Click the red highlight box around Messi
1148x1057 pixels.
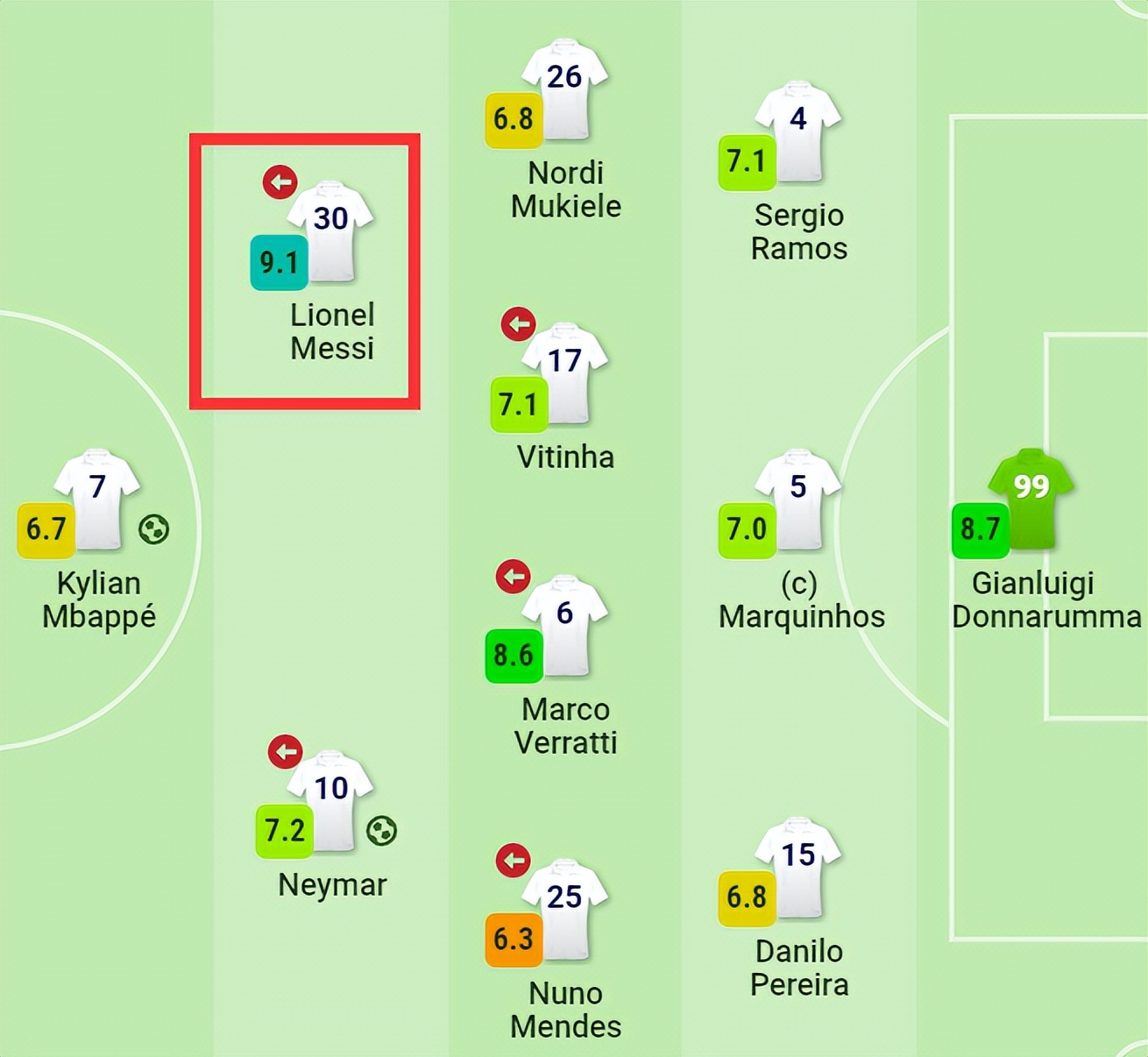(x=306, y=140)
